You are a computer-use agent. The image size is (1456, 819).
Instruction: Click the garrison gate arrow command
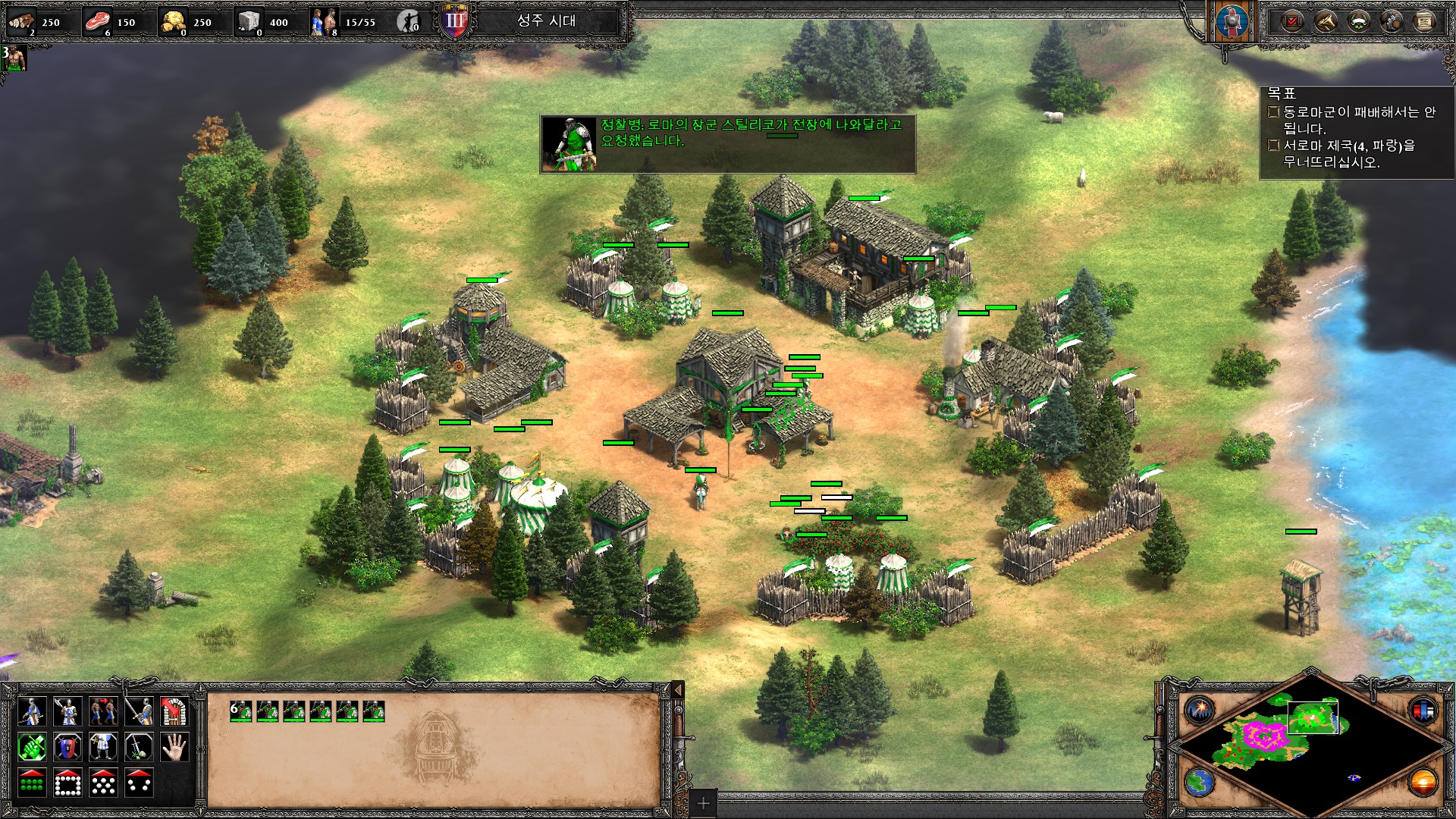(x=174, y=712)
